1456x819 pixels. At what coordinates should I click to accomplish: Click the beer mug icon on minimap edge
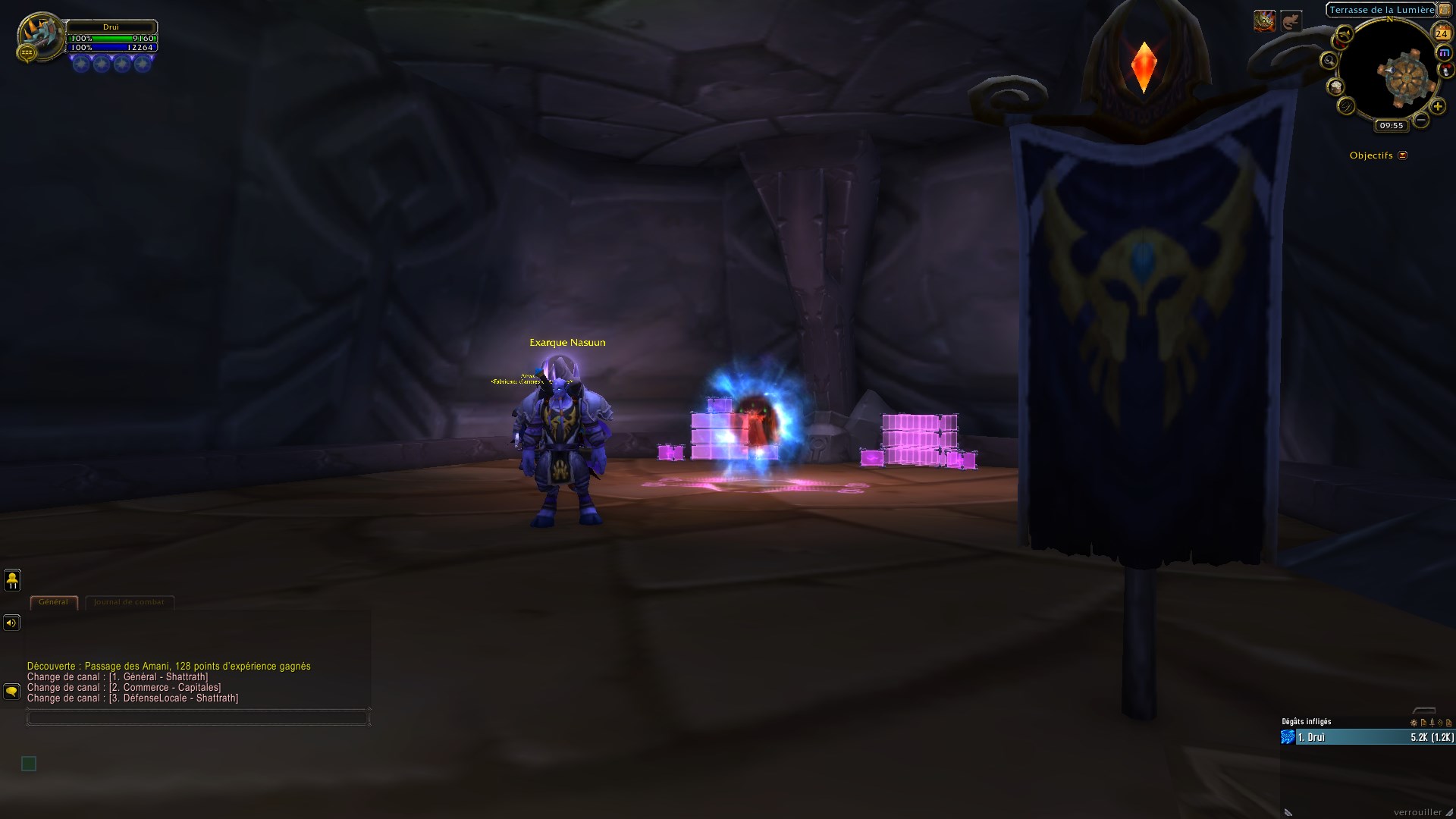coord(1336,86)
